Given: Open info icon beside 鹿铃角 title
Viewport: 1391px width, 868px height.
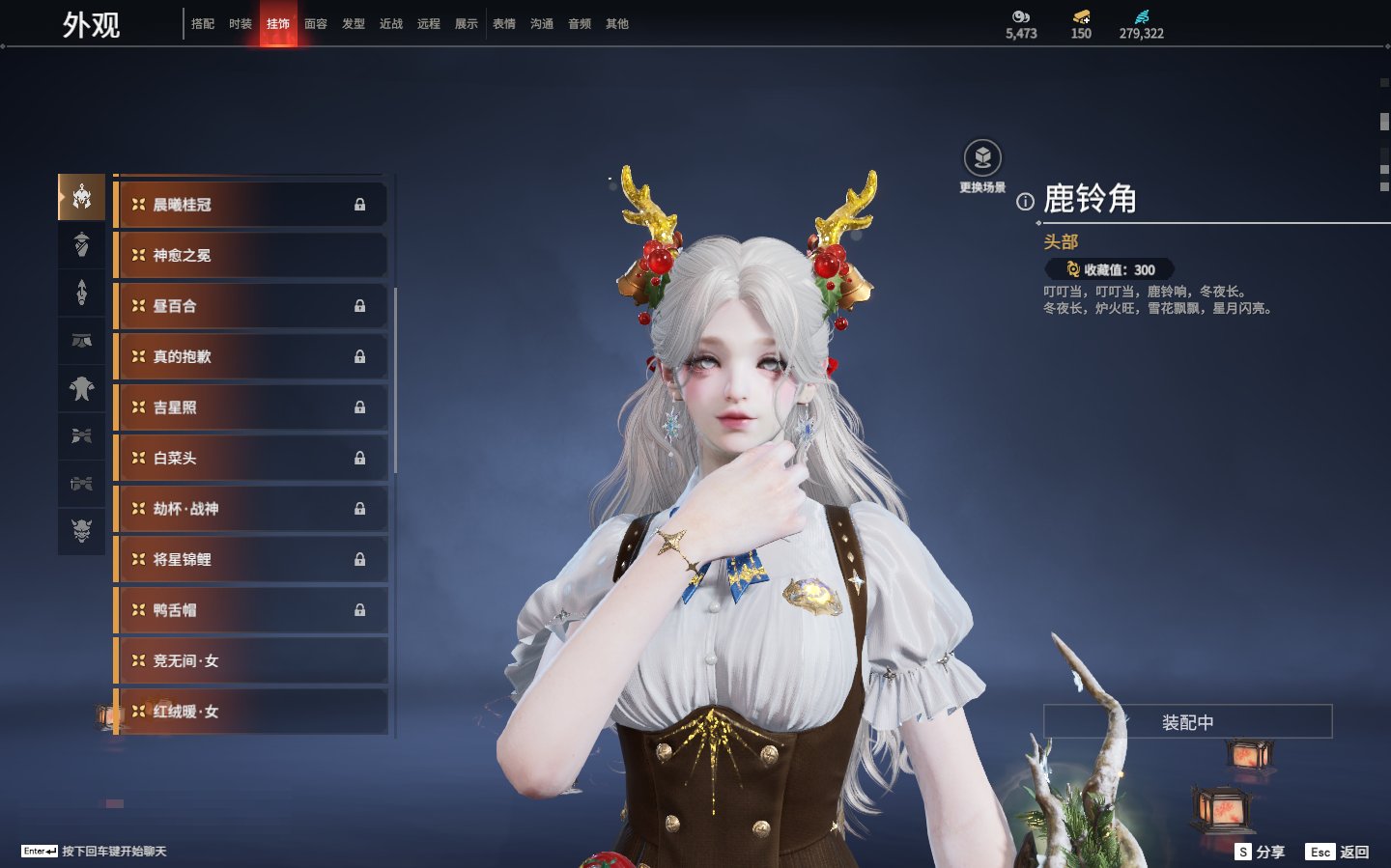Looking at the screenshot, I should [x=1025, y=202].
